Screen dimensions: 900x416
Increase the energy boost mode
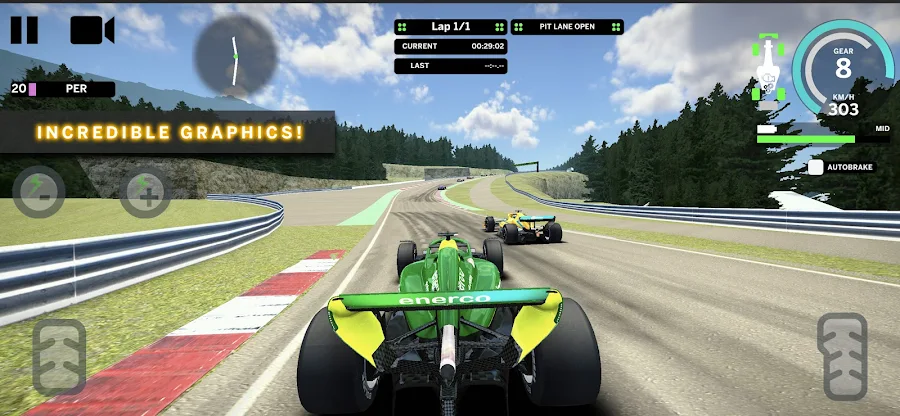point(145,192)
